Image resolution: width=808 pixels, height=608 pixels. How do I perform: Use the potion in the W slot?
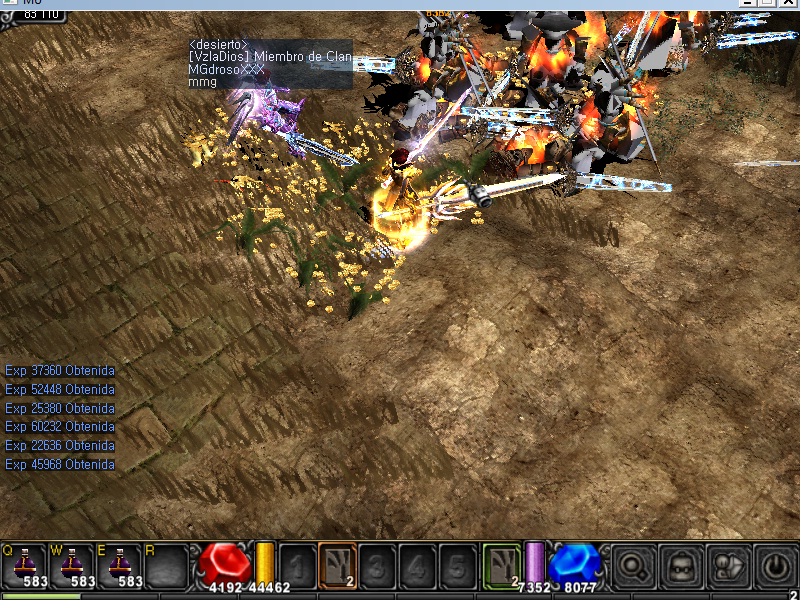(72, 564)
